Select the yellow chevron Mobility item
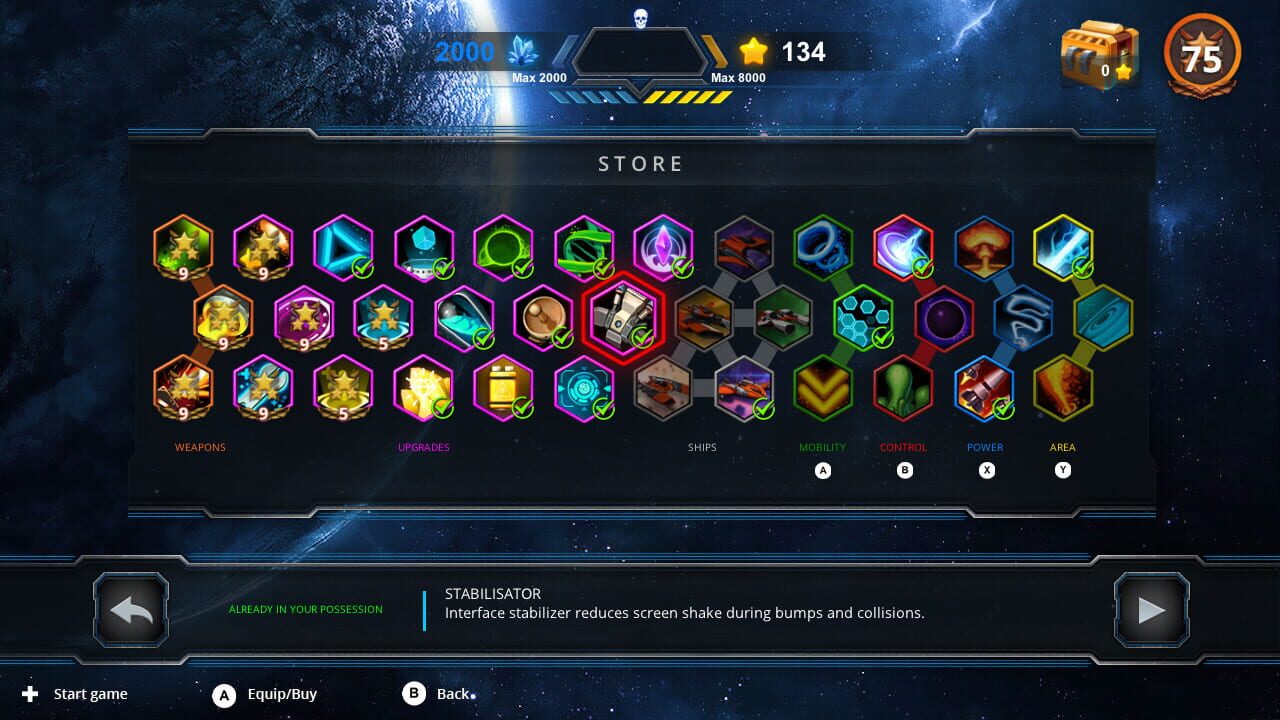 click(x=823, y=389)
